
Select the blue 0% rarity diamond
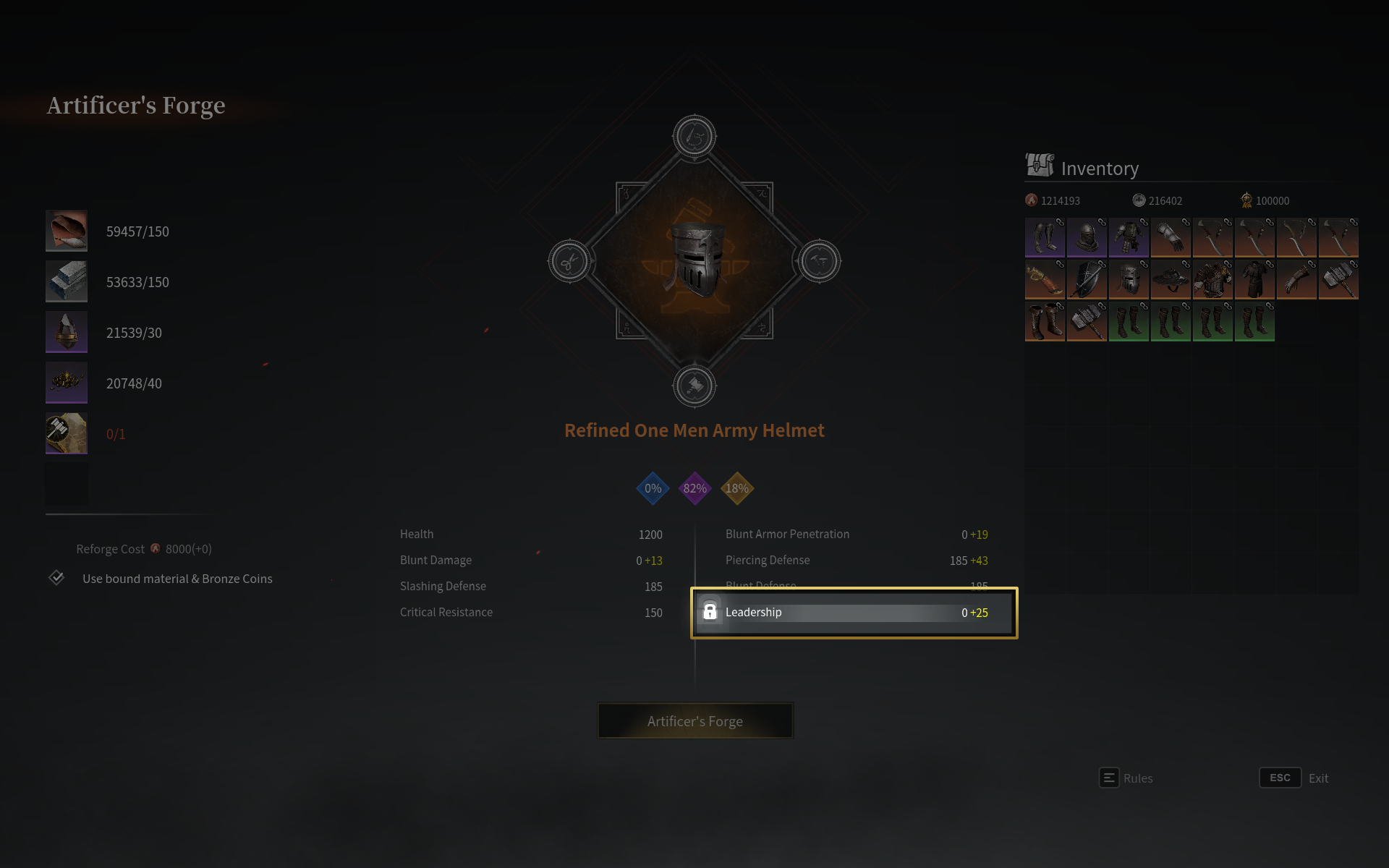click(x=652, y=488)
